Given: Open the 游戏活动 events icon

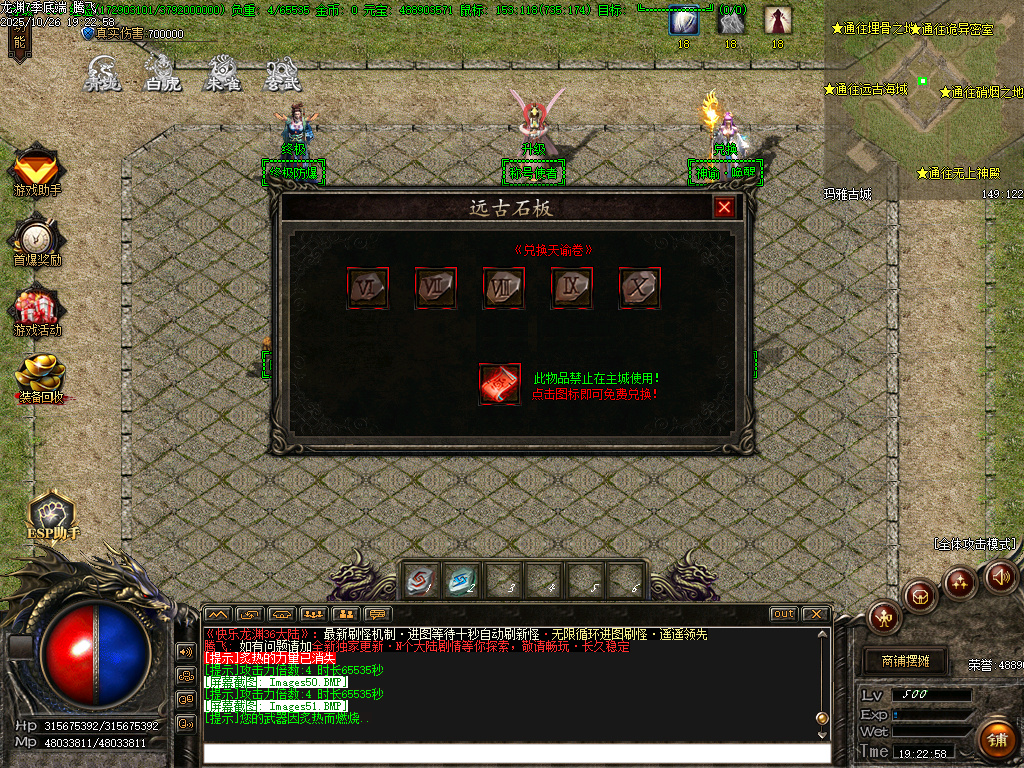Looking at the screenshot, I should tap(37, 308).
